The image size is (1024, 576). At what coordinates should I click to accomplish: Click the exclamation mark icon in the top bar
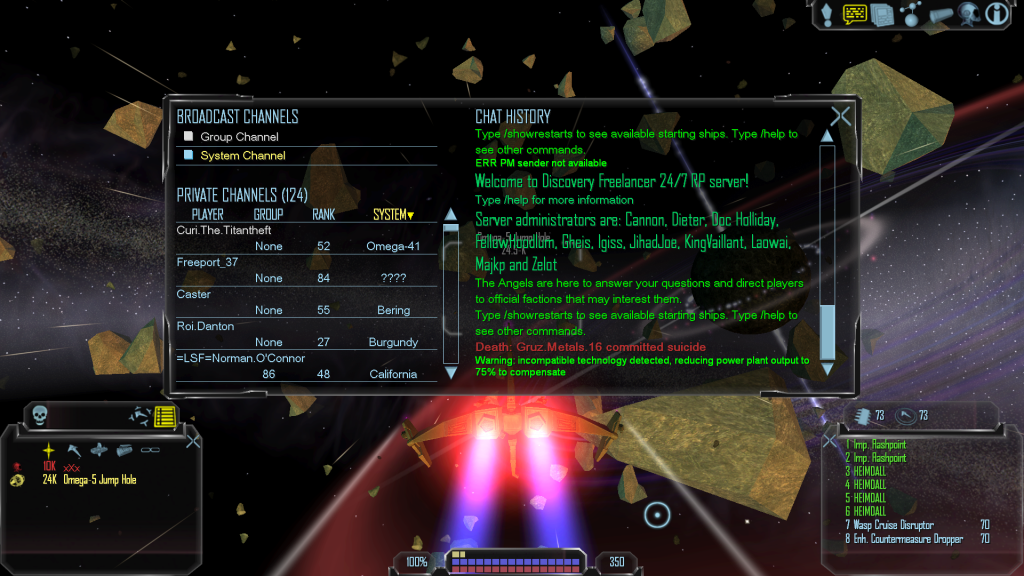(827, 14)
